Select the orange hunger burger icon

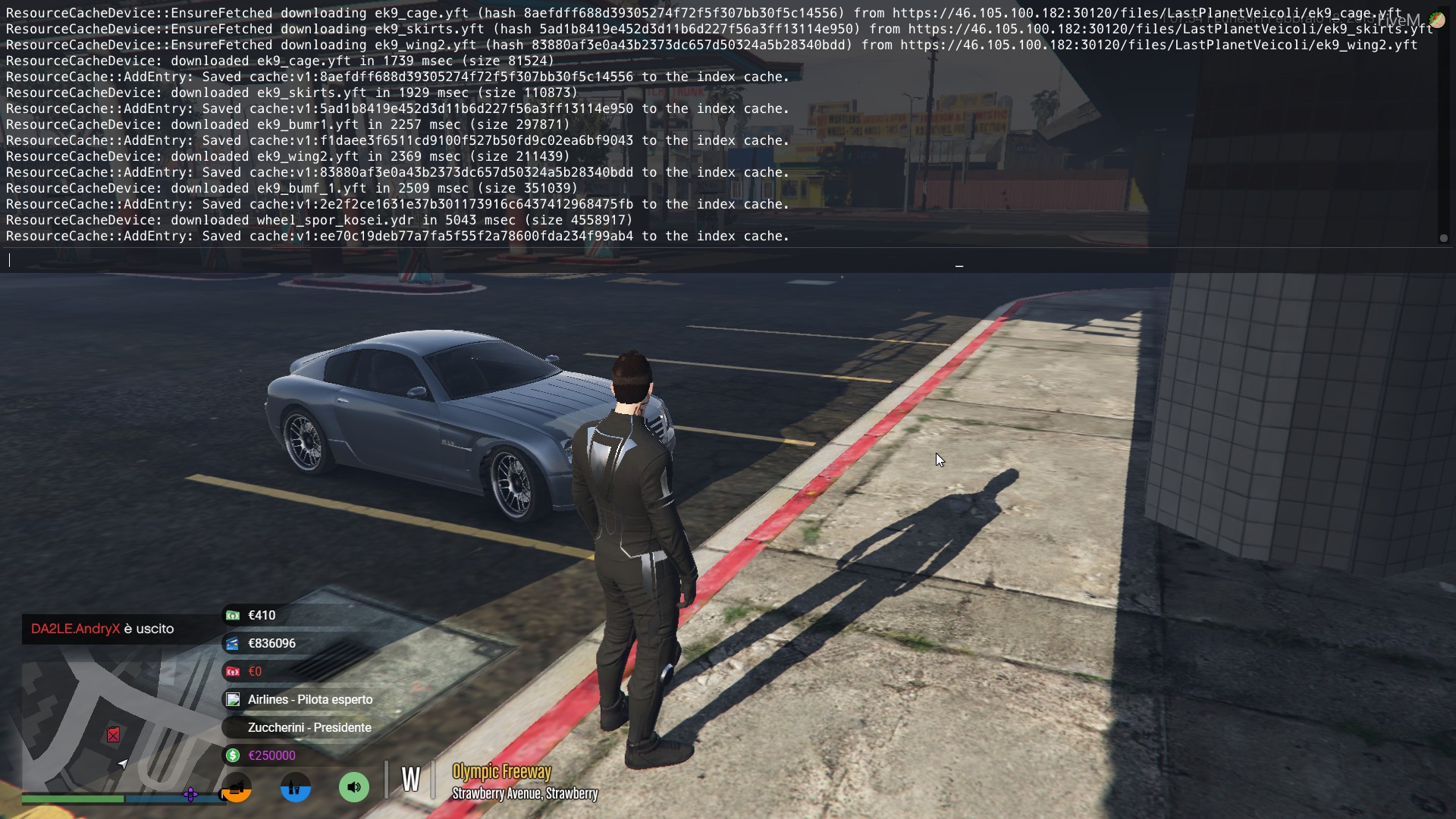coord(236,787)
